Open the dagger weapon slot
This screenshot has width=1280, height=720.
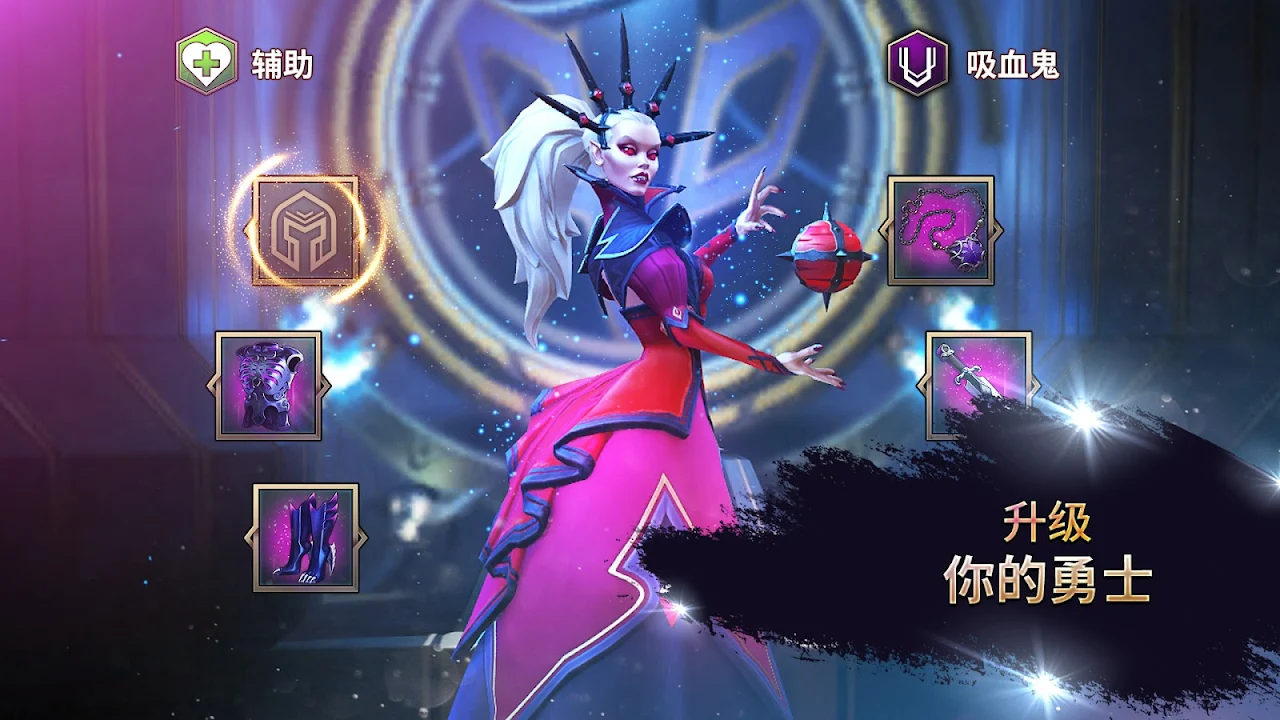[976, 380]
